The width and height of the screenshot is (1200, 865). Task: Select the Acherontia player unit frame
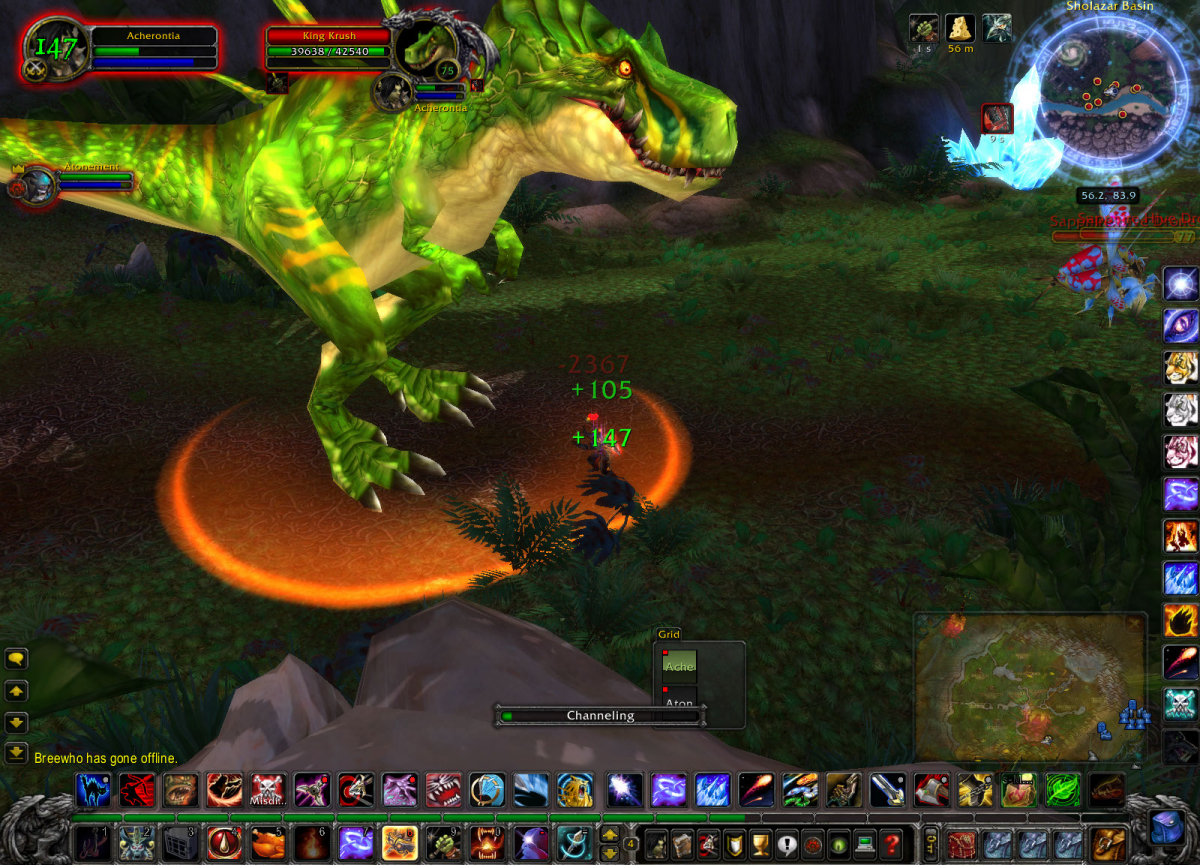154,48
